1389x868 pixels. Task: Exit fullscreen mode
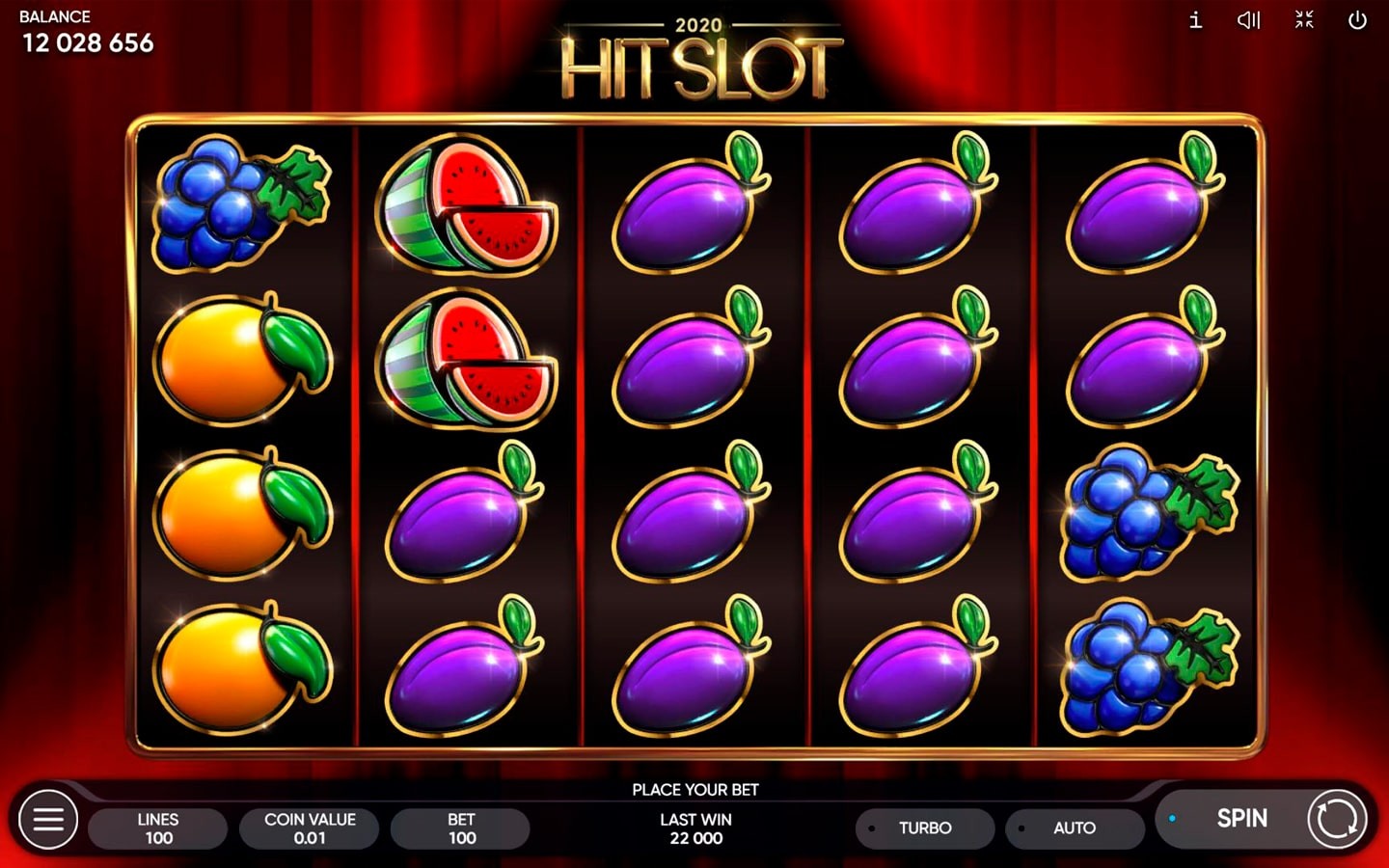pos(1304,20)
